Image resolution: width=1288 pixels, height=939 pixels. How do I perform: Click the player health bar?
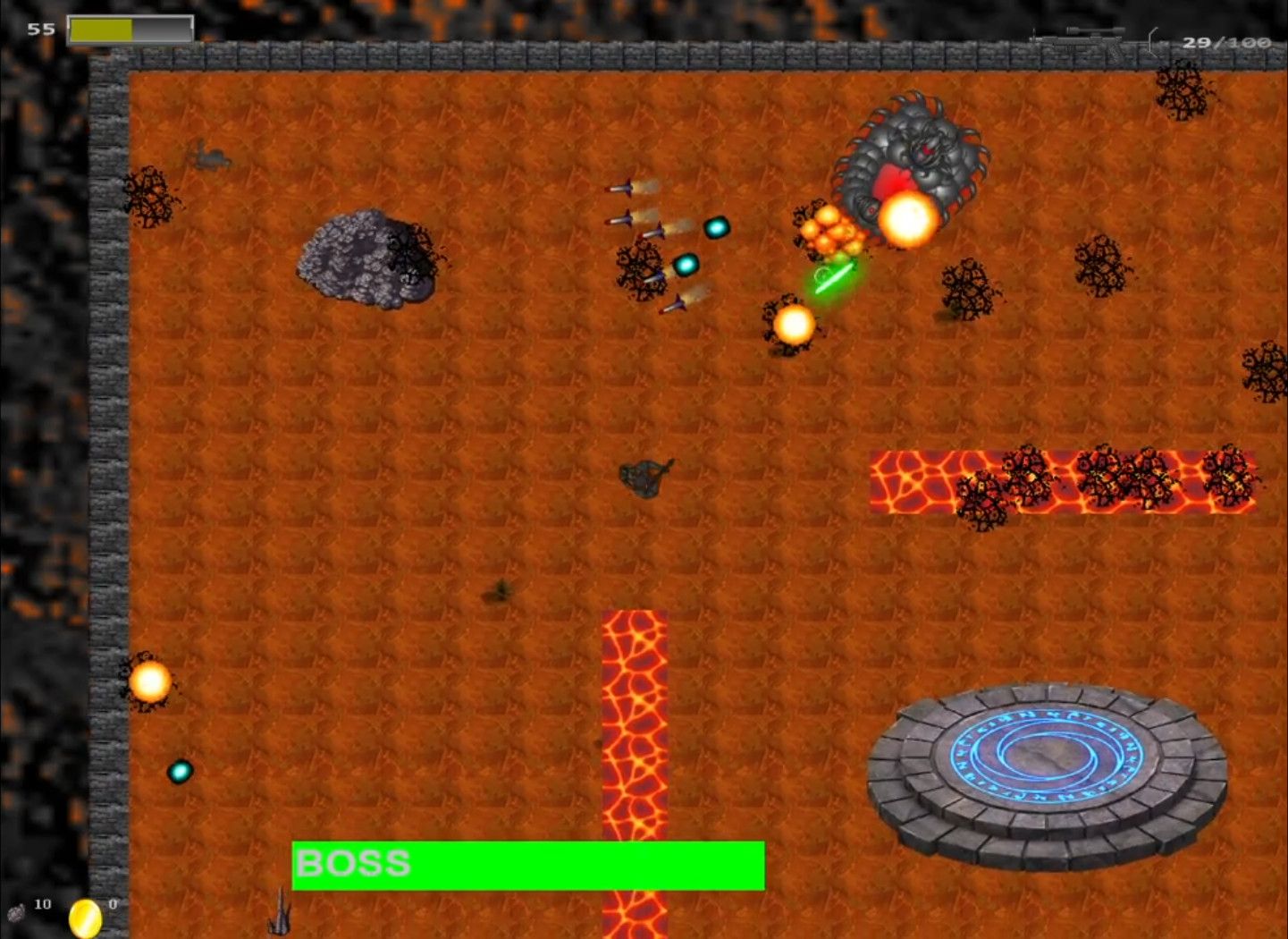(130, 29)
